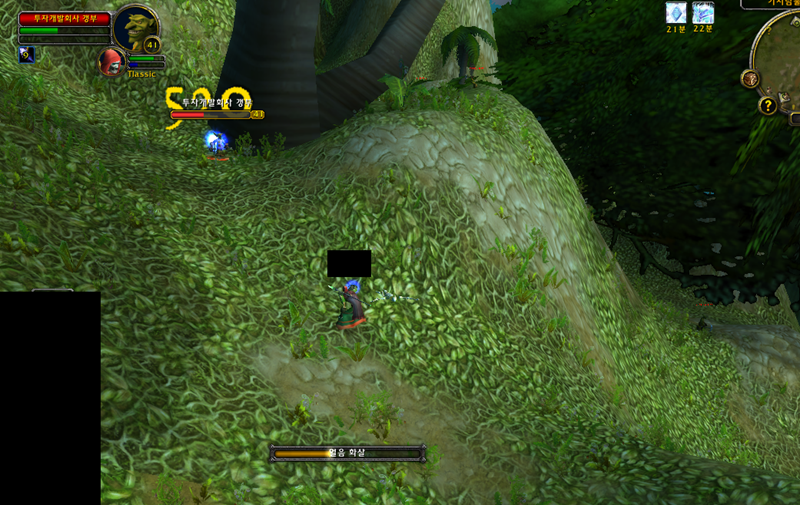
Task: Click the yellow question mark minimap button
Action: tap(768, 105)
